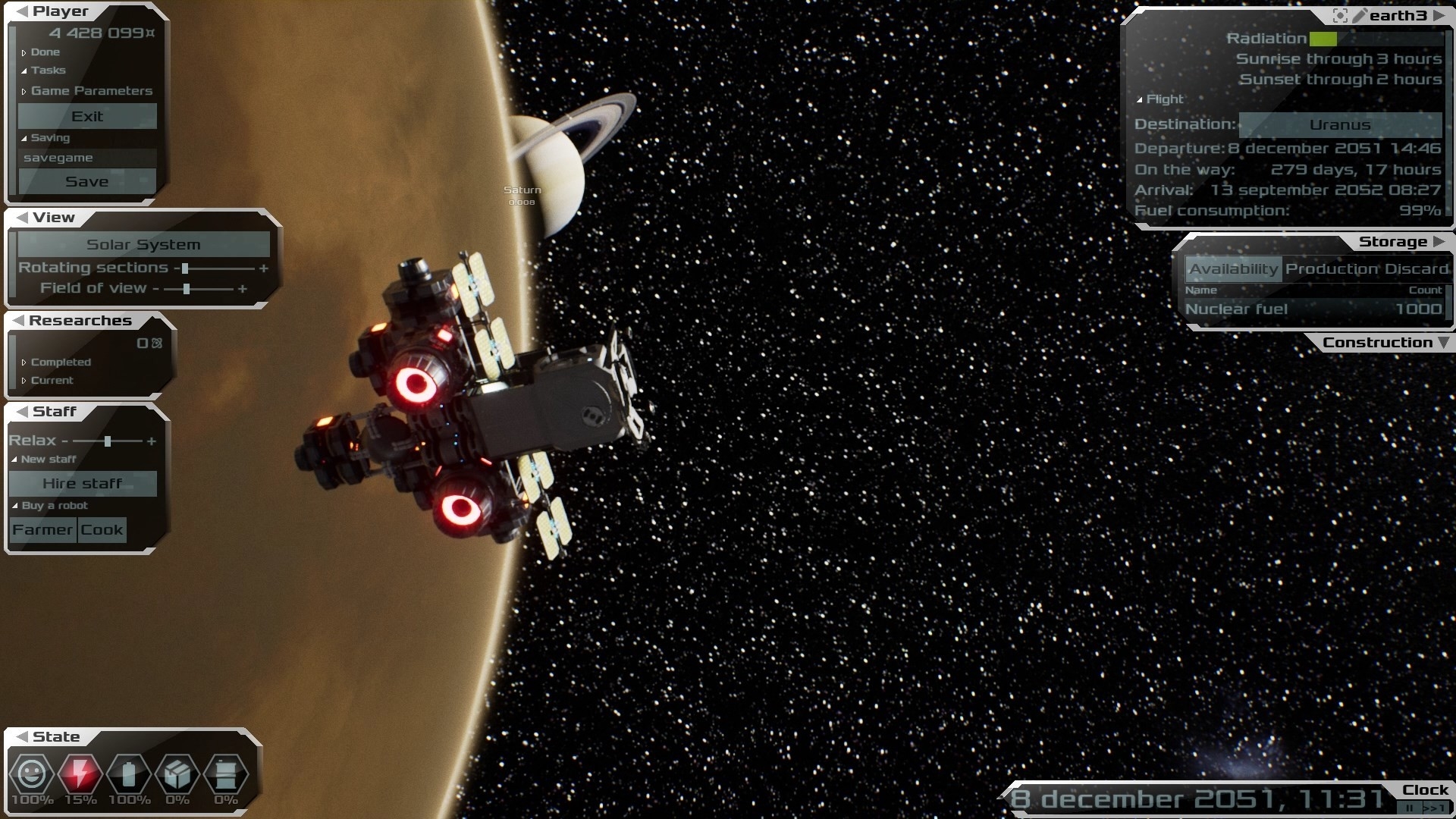
Task: Select Uranus destination field
Action: click(1339, 124)
